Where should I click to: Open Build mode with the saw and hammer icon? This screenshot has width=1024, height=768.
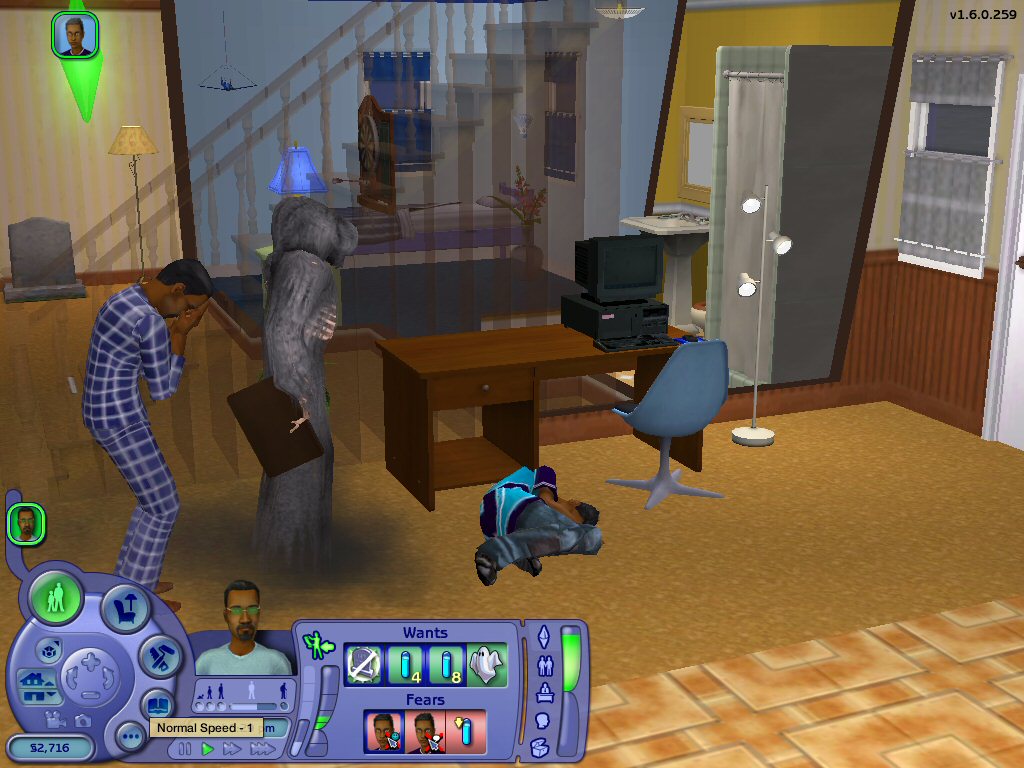160,654
